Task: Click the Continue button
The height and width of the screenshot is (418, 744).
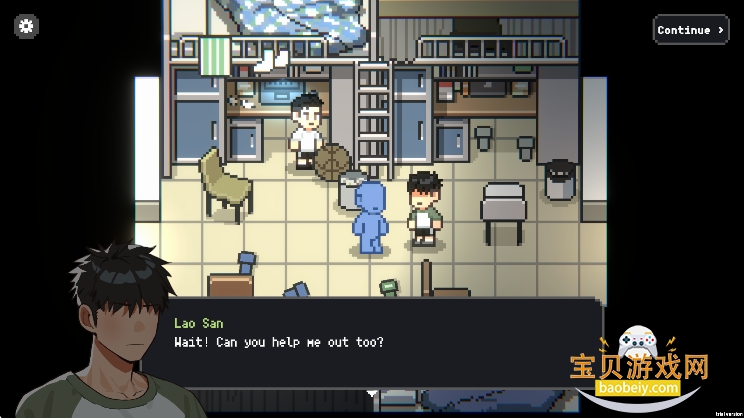Action: [690, 30]
